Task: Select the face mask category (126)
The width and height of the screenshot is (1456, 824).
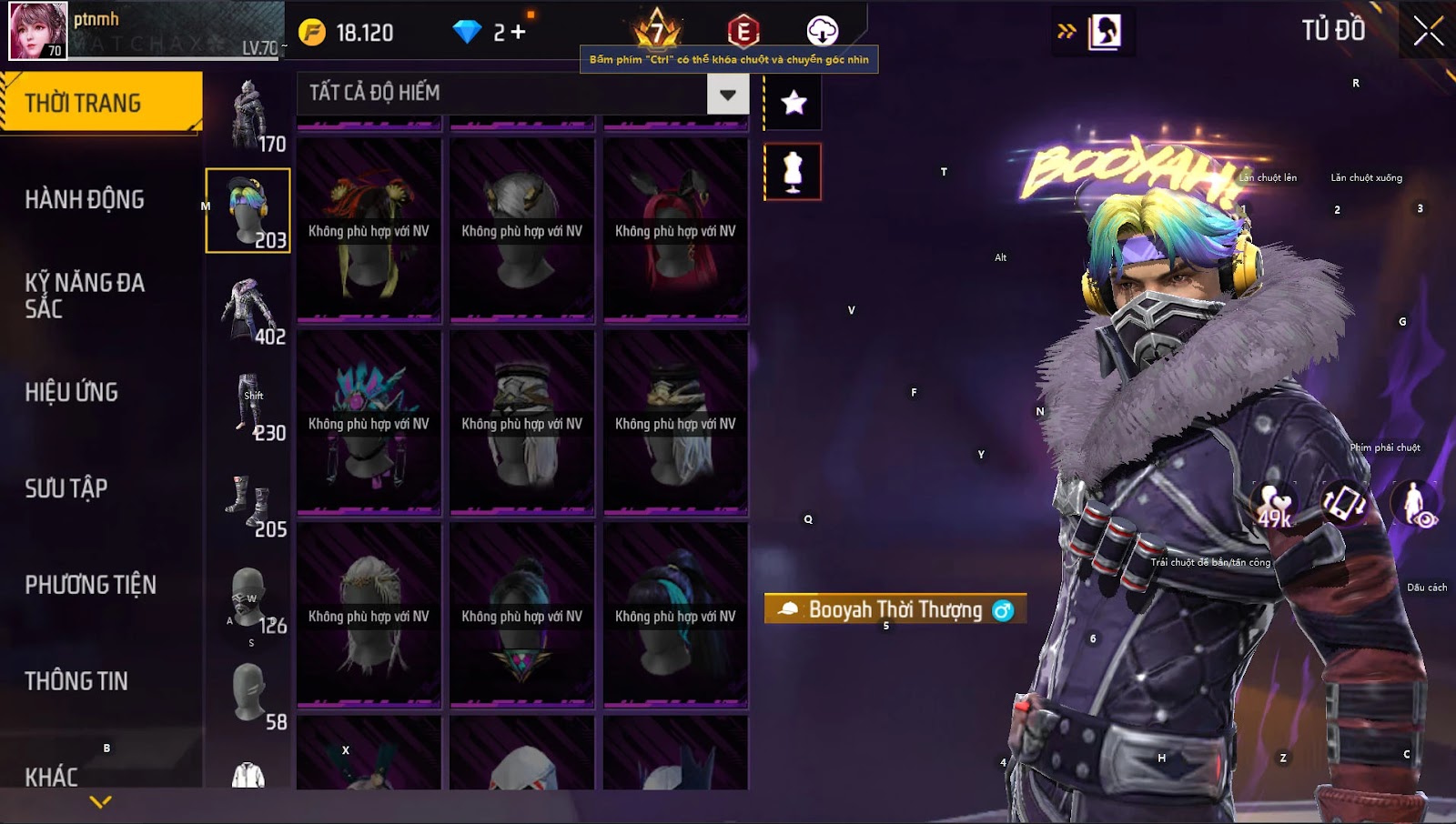Action: [248, 598]
